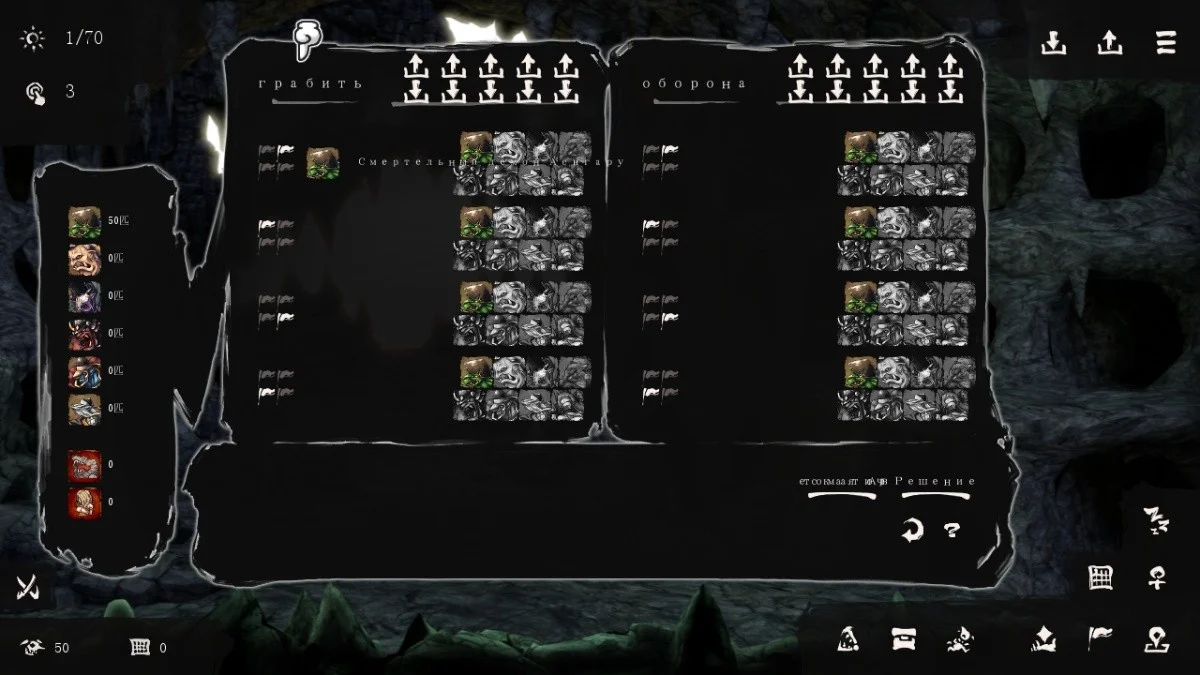Click the crossed swords icon

pos(28,589)
